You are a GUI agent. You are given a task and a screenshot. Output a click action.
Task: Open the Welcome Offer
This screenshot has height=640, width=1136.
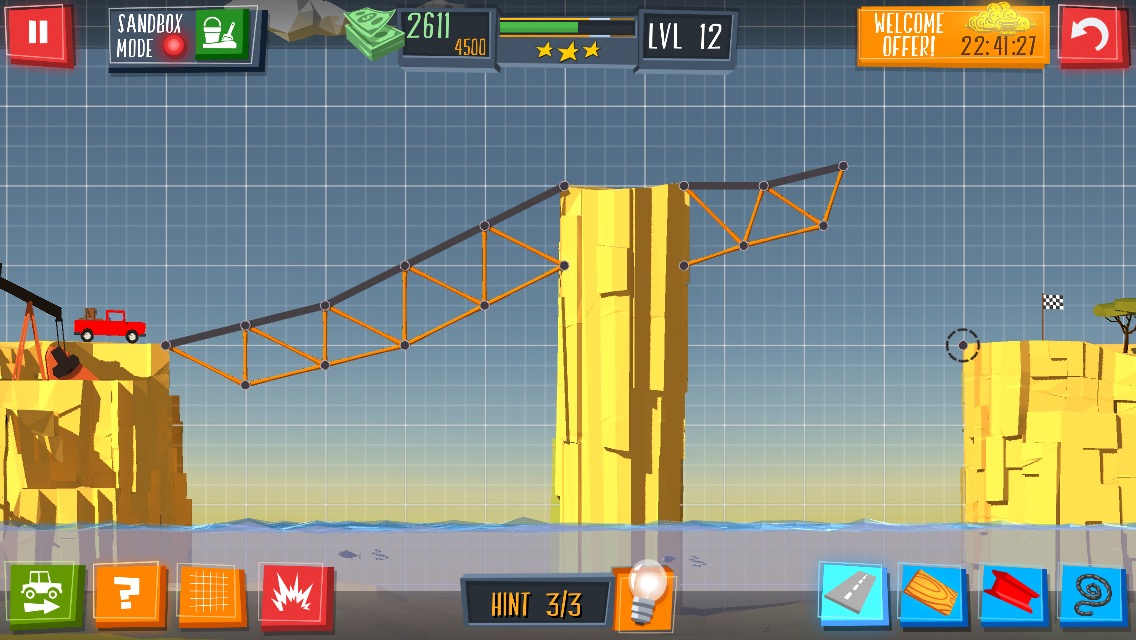point(952,36)
